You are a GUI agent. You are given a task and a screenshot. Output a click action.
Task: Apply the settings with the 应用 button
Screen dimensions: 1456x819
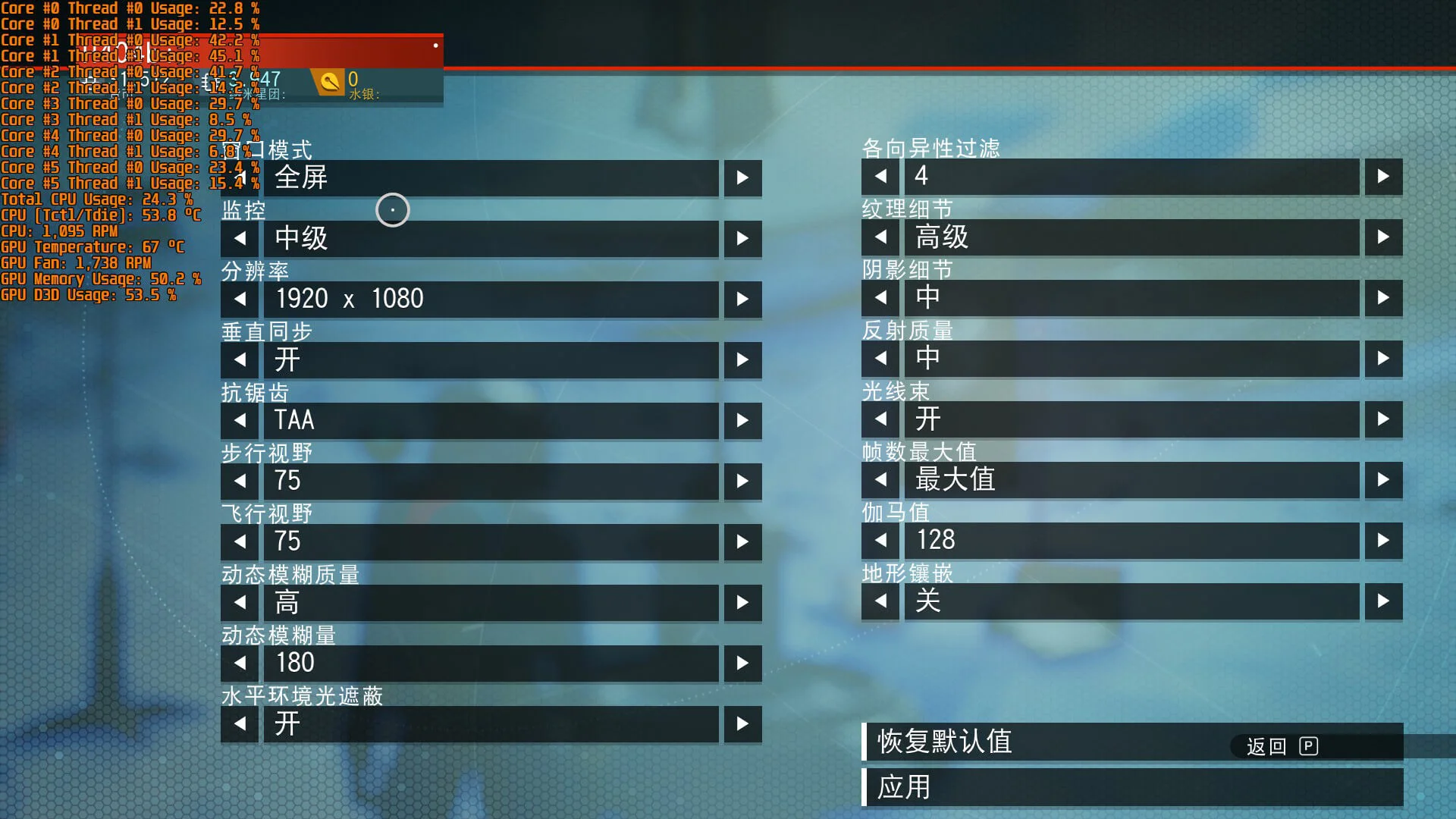tap(905, 788)
